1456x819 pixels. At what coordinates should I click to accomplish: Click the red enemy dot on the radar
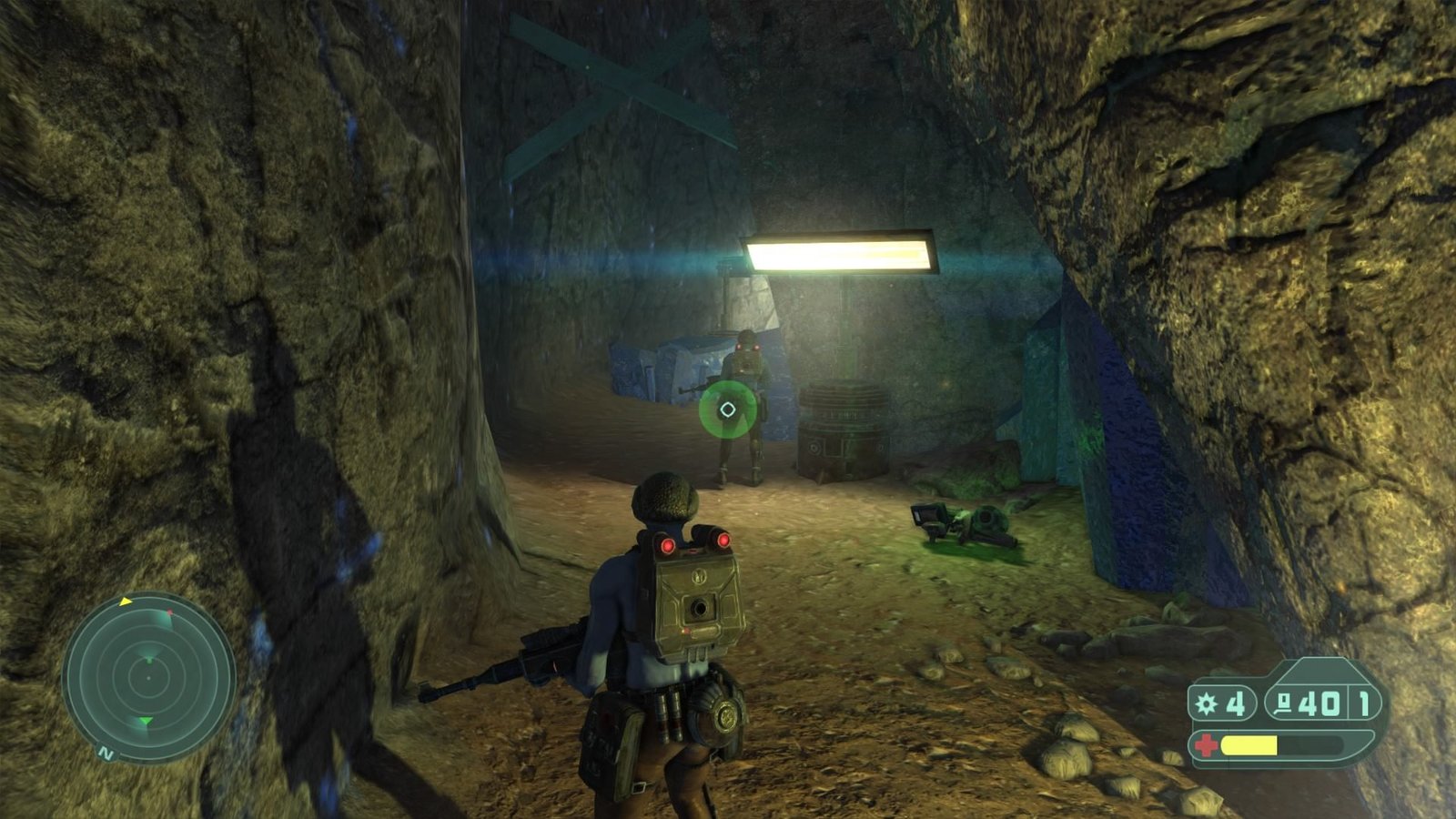(x=169, y=612)
